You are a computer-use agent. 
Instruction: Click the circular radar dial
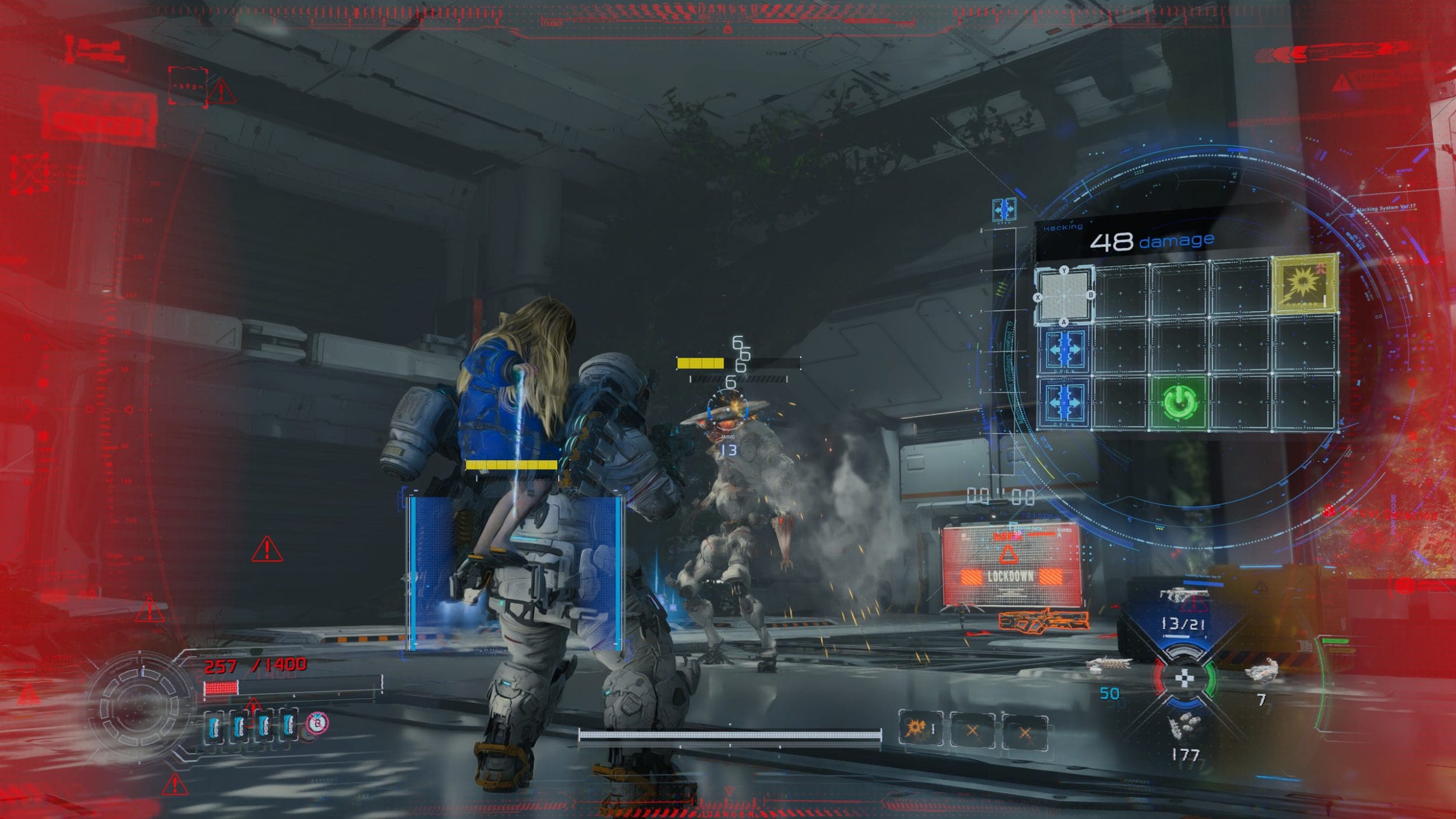coord(139,706)
